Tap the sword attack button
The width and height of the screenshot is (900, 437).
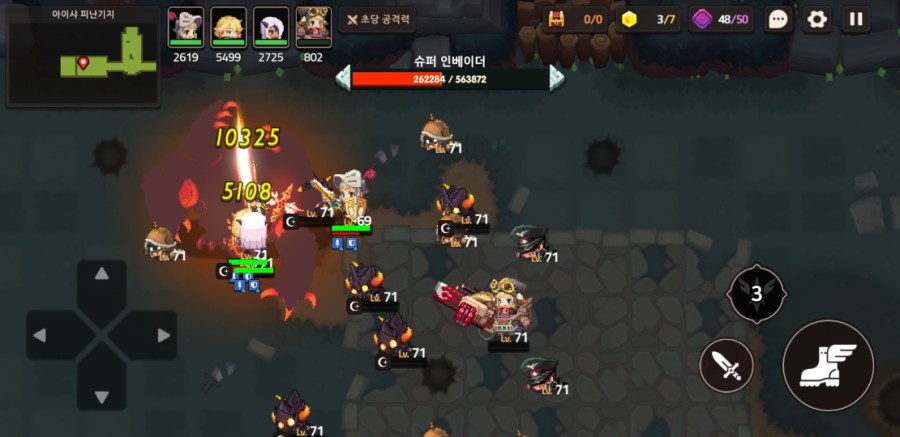point(726,366)
